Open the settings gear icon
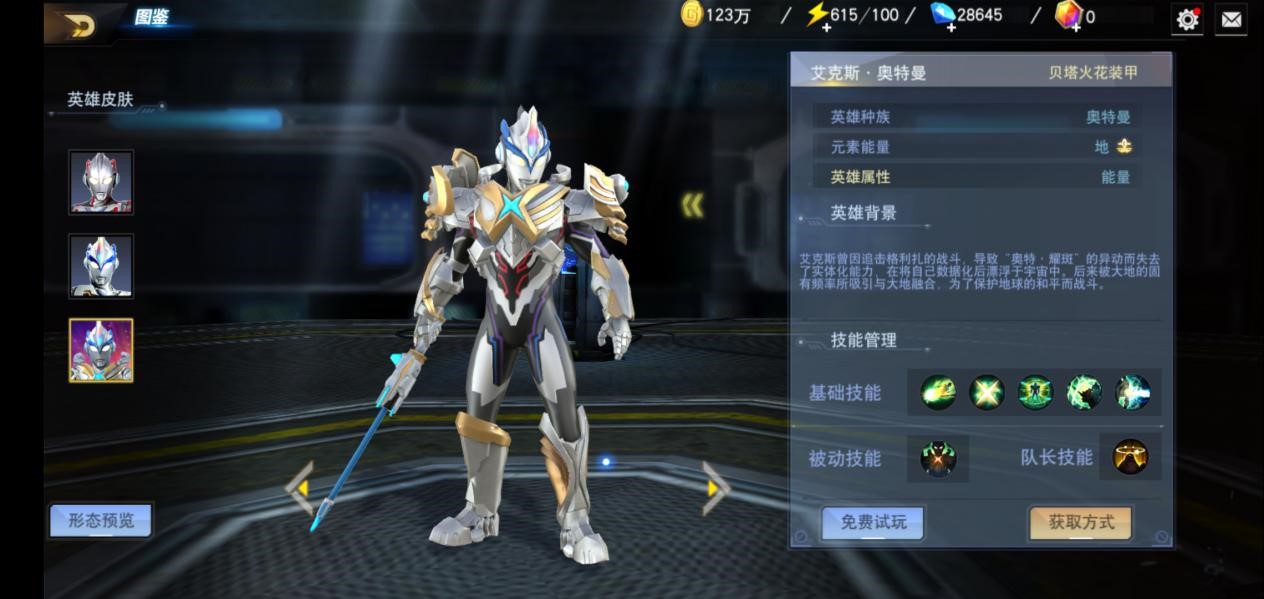Screen dimensions: 1264x599 [x=1187, y=19]
